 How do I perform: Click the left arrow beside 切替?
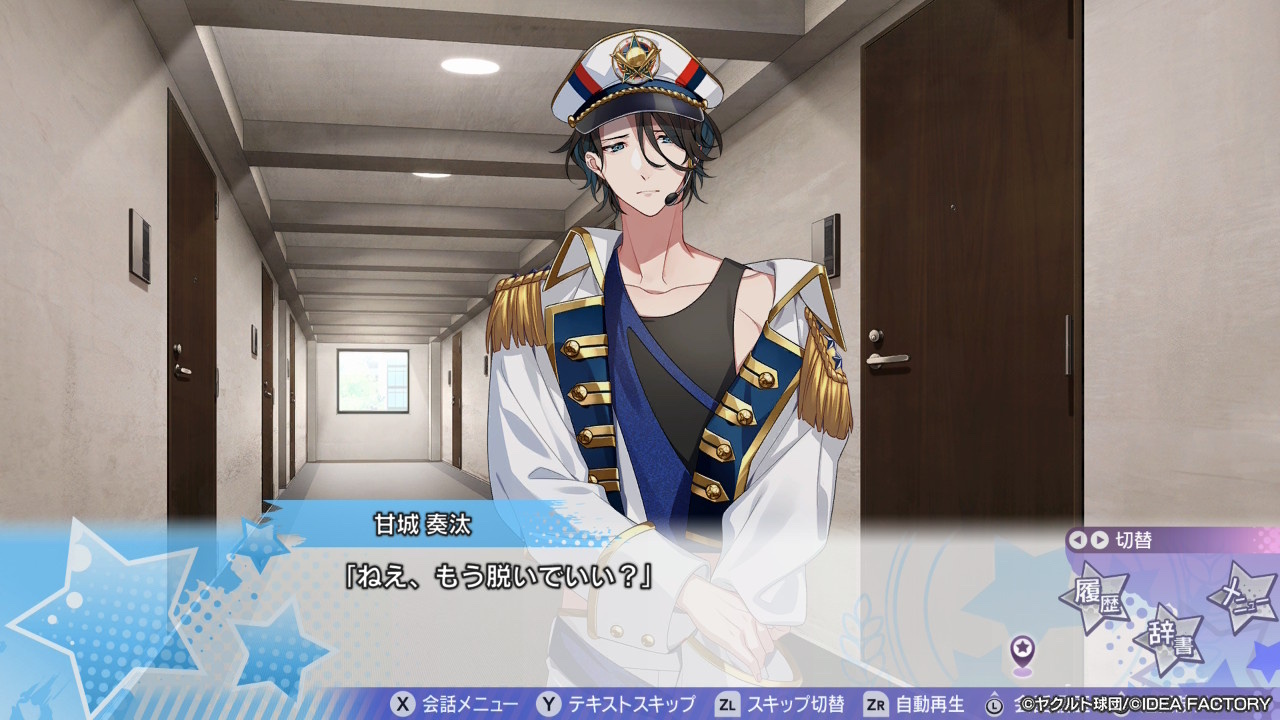(1077, 540)
